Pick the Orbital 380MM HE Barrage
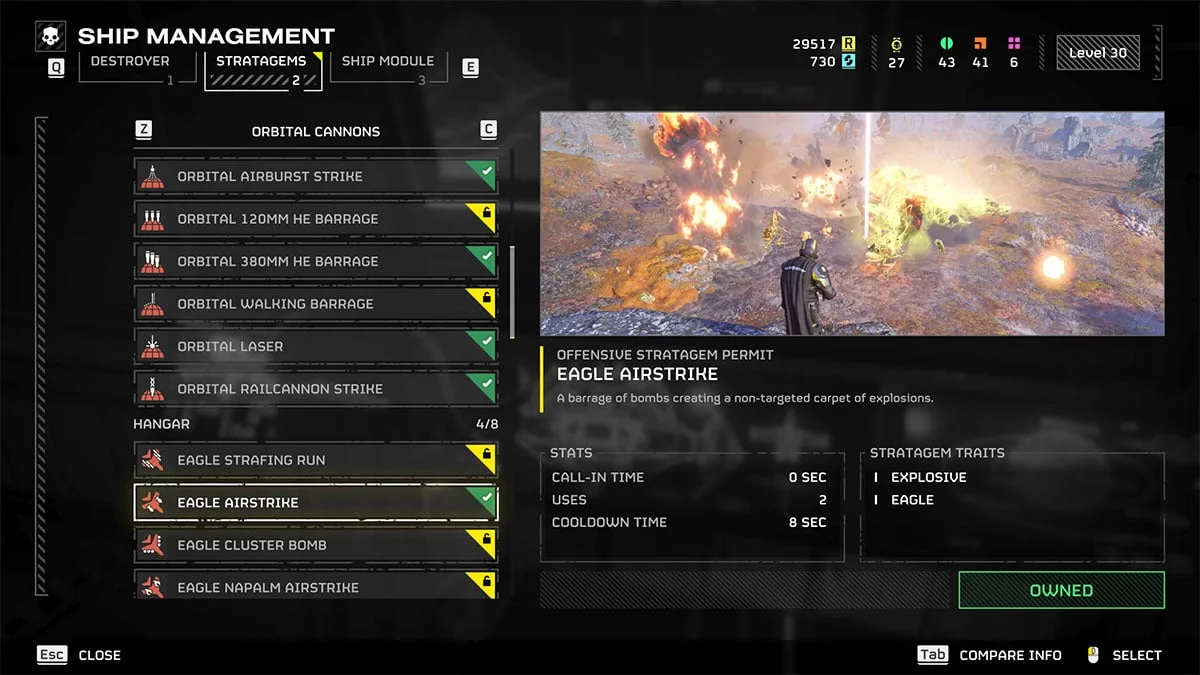Screen dimensions: 1200x675 click(315, 261)
